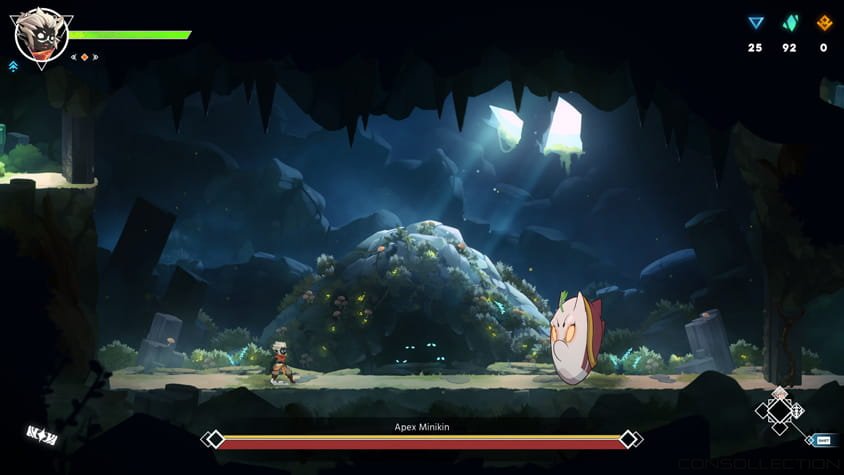Click the diamond-shaped ability cluster

pyautogui.click(x=779, y=410)
